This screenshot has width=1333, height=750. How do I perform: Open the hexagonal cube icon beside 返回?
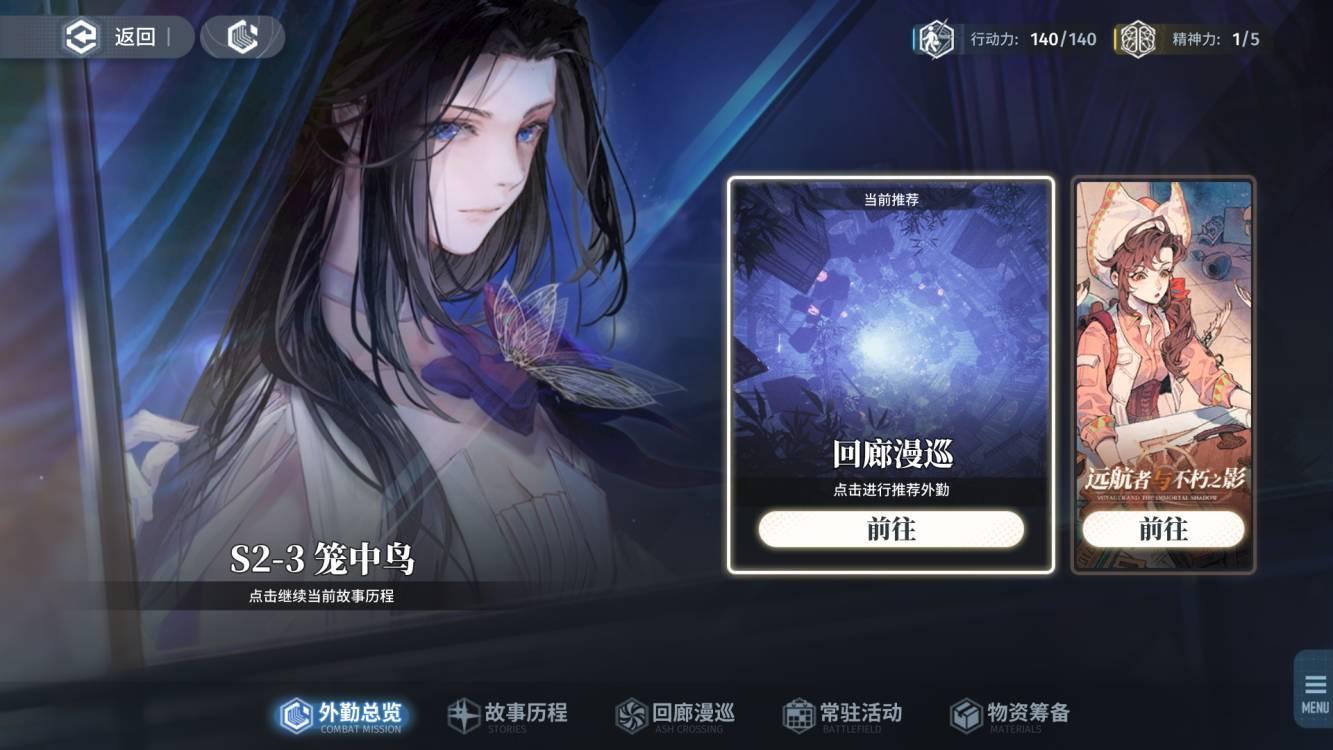240,37
